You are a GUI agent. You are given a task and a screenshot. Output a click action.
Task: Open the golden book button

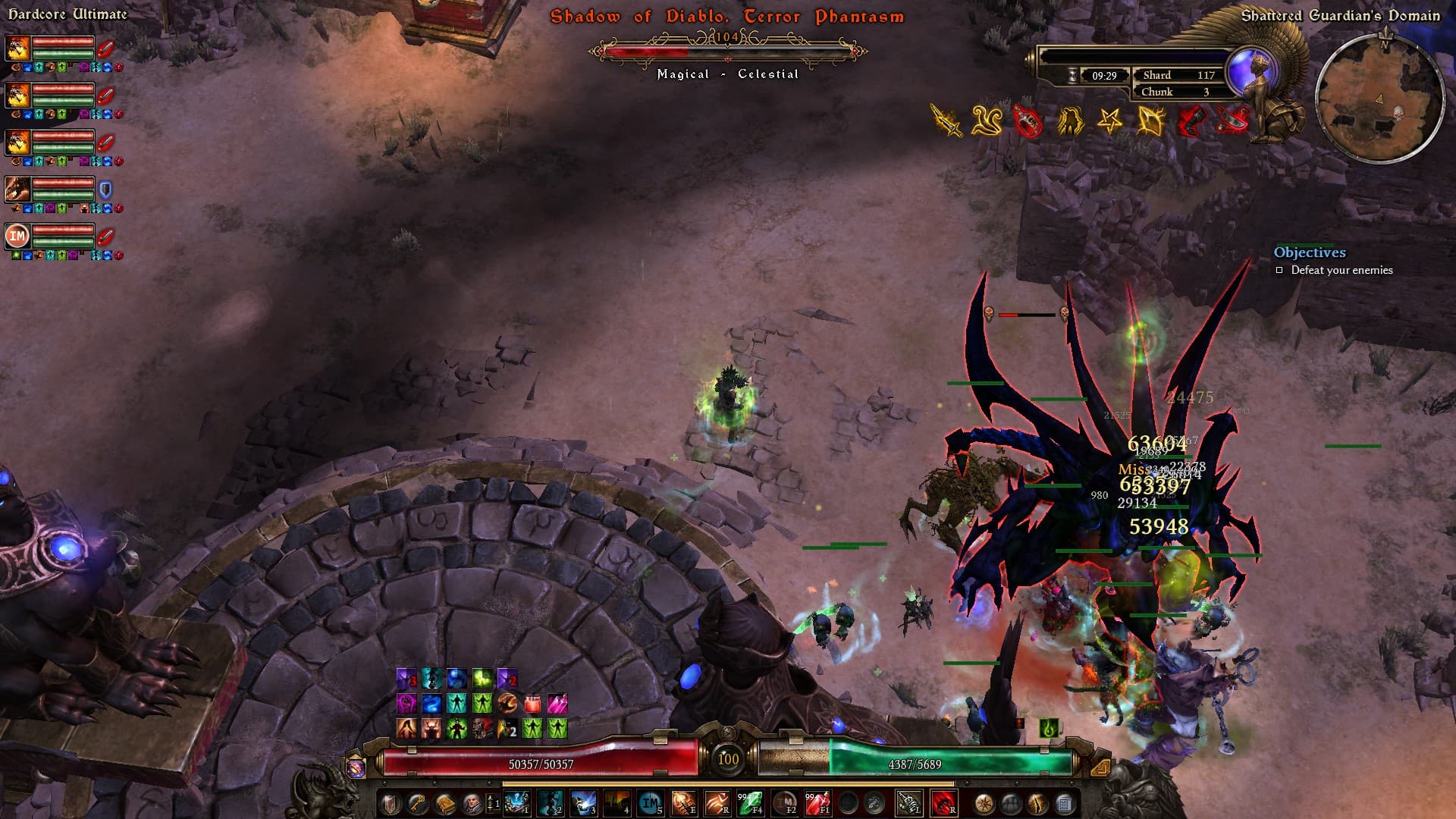[445, 803]
